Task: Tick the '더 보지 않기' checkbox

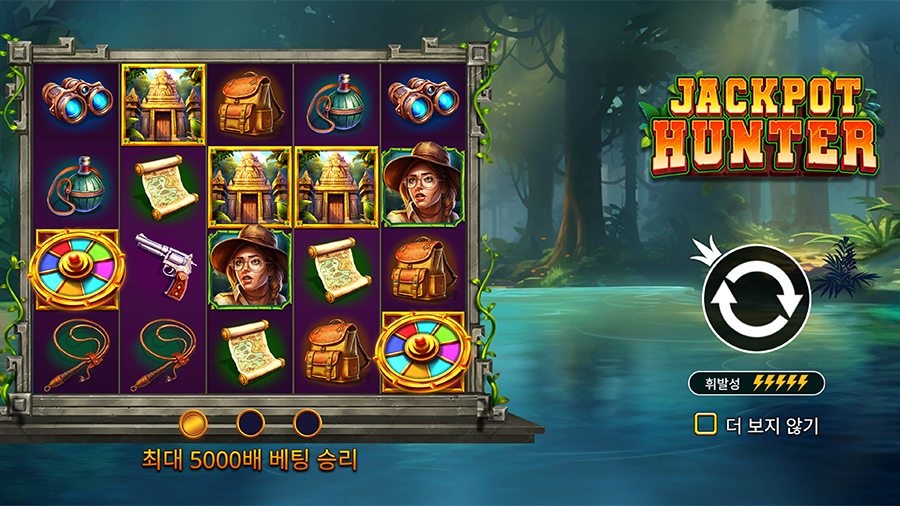Action: click(x=706, y=424)
